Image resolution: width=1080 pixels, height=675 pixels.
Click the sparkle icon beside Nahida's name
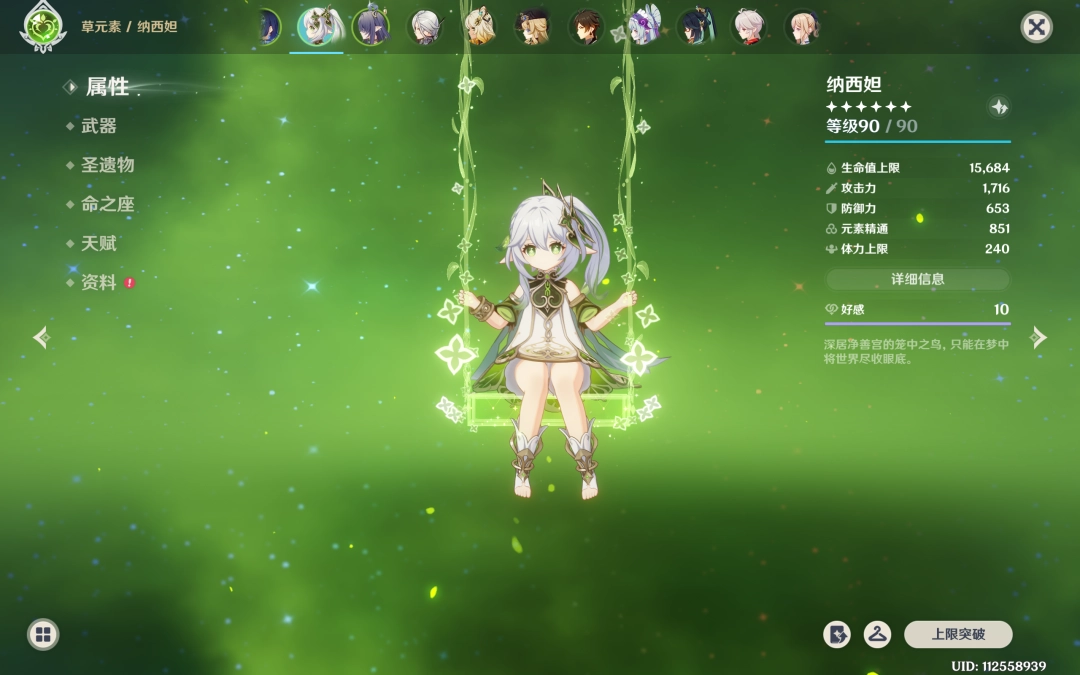[998, 107]
